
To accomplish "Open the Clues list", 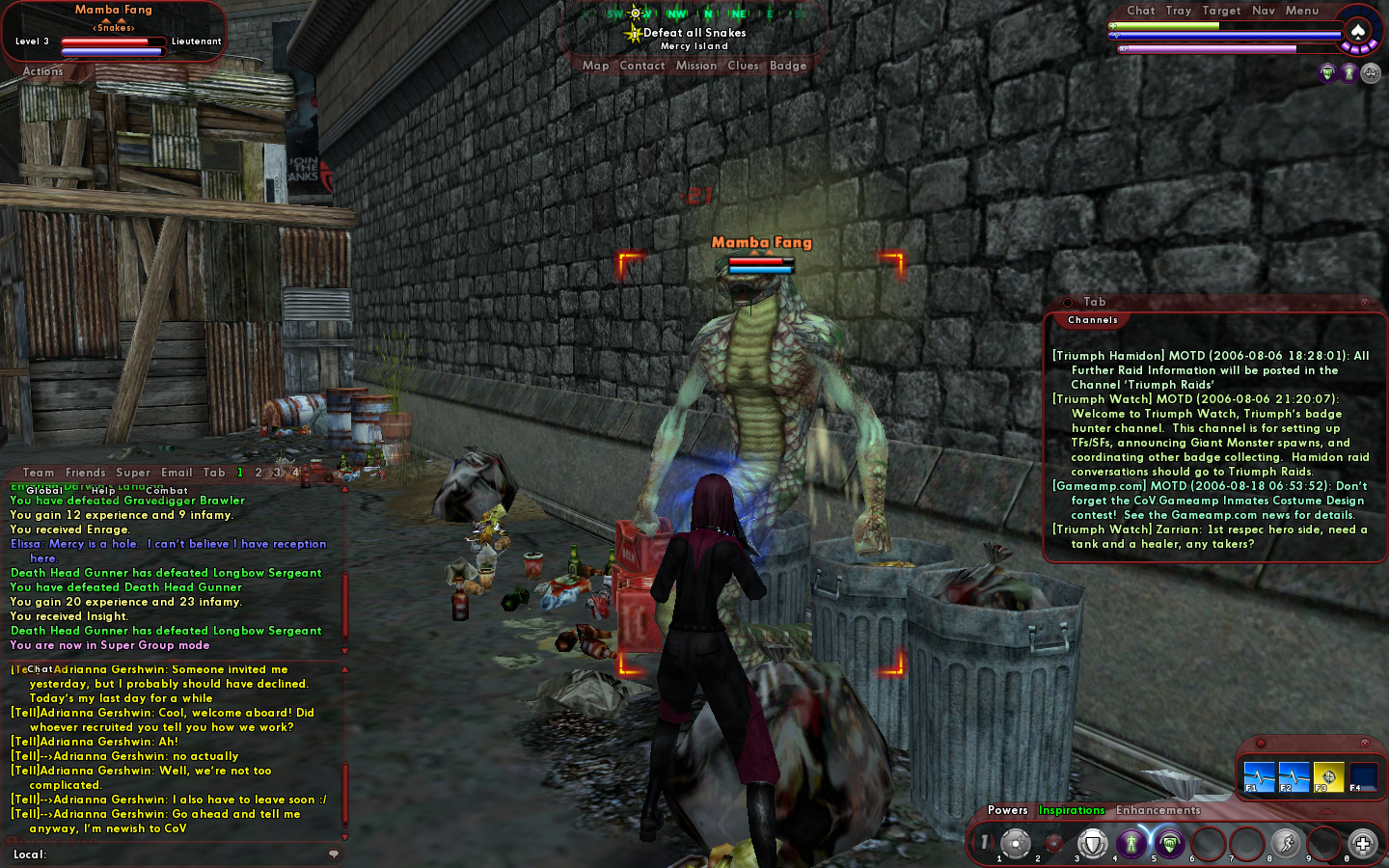I will pyautogui.click(x=743, y=66).
